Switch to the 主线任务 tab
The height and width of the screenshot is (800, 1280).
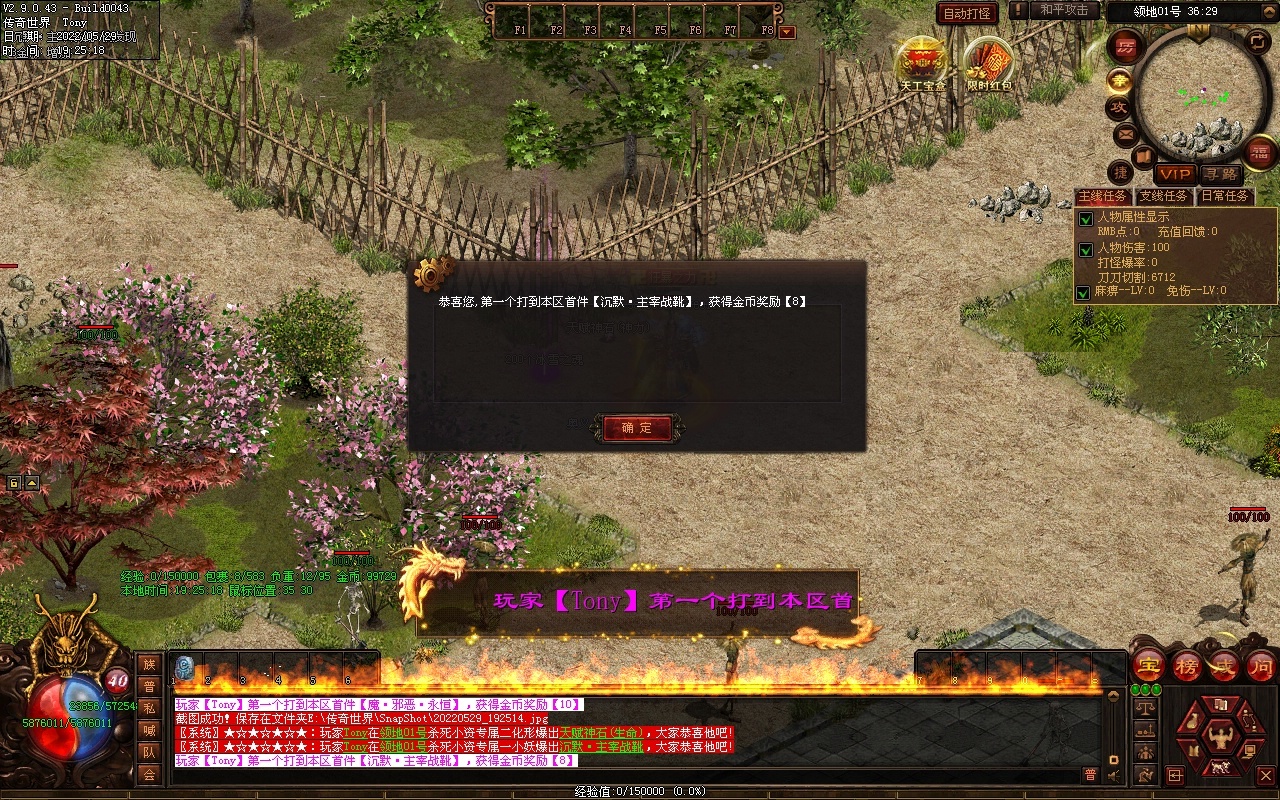point(1103,196)
